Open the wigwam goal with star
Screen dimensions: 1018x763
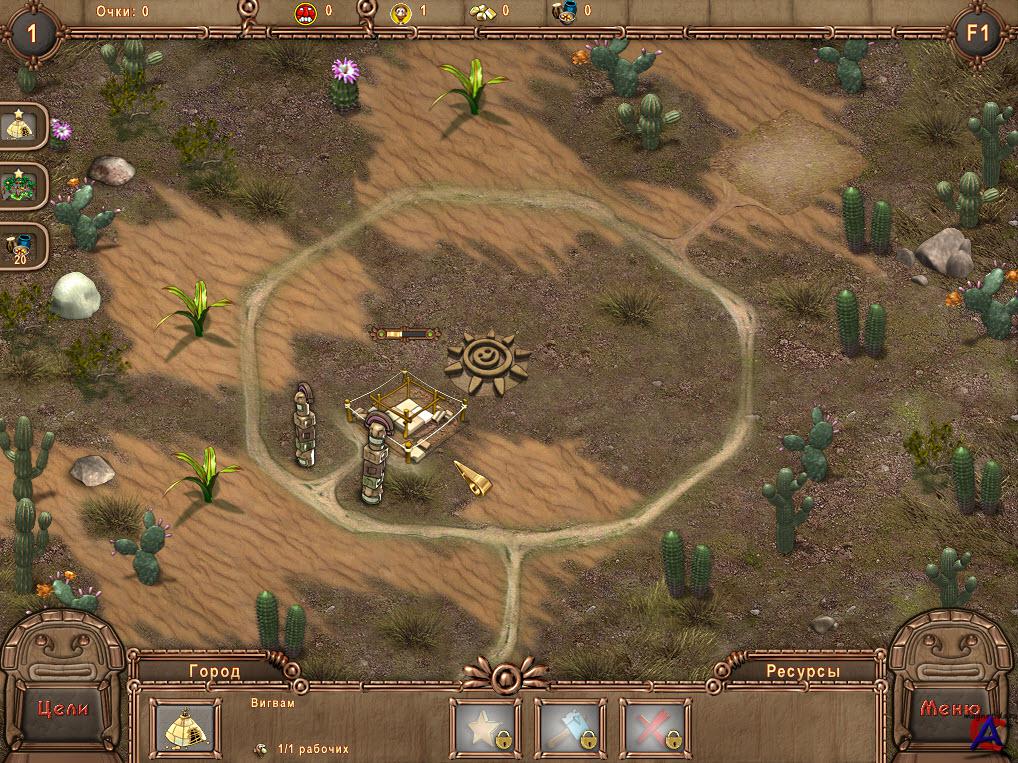24,126
